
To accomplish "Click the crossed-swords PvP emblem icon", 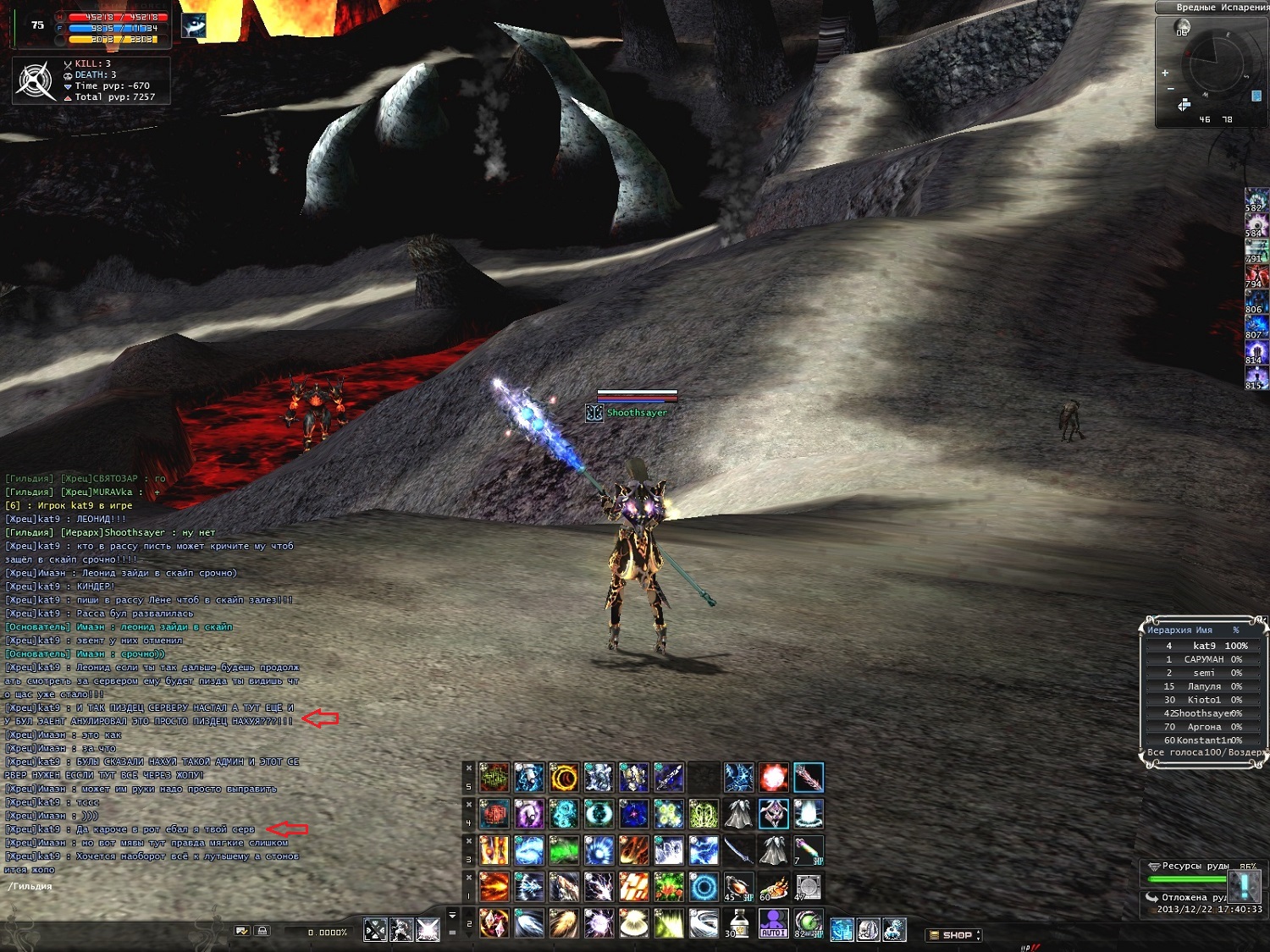I will [x=36, y=81].
